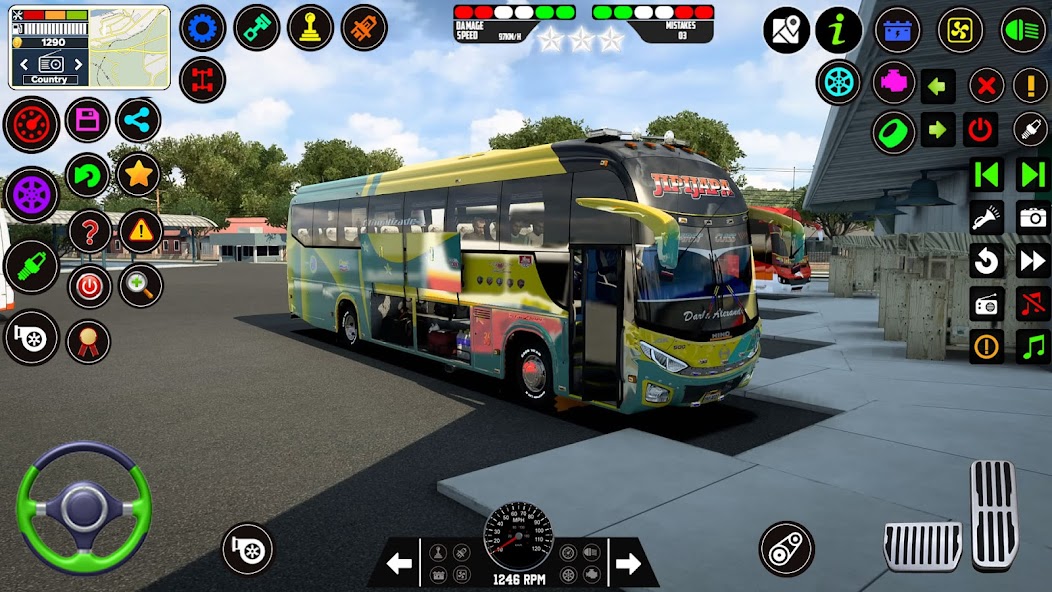Select the yellow gear shifter icon
The image size is (1052, 592).
[310, 28]
